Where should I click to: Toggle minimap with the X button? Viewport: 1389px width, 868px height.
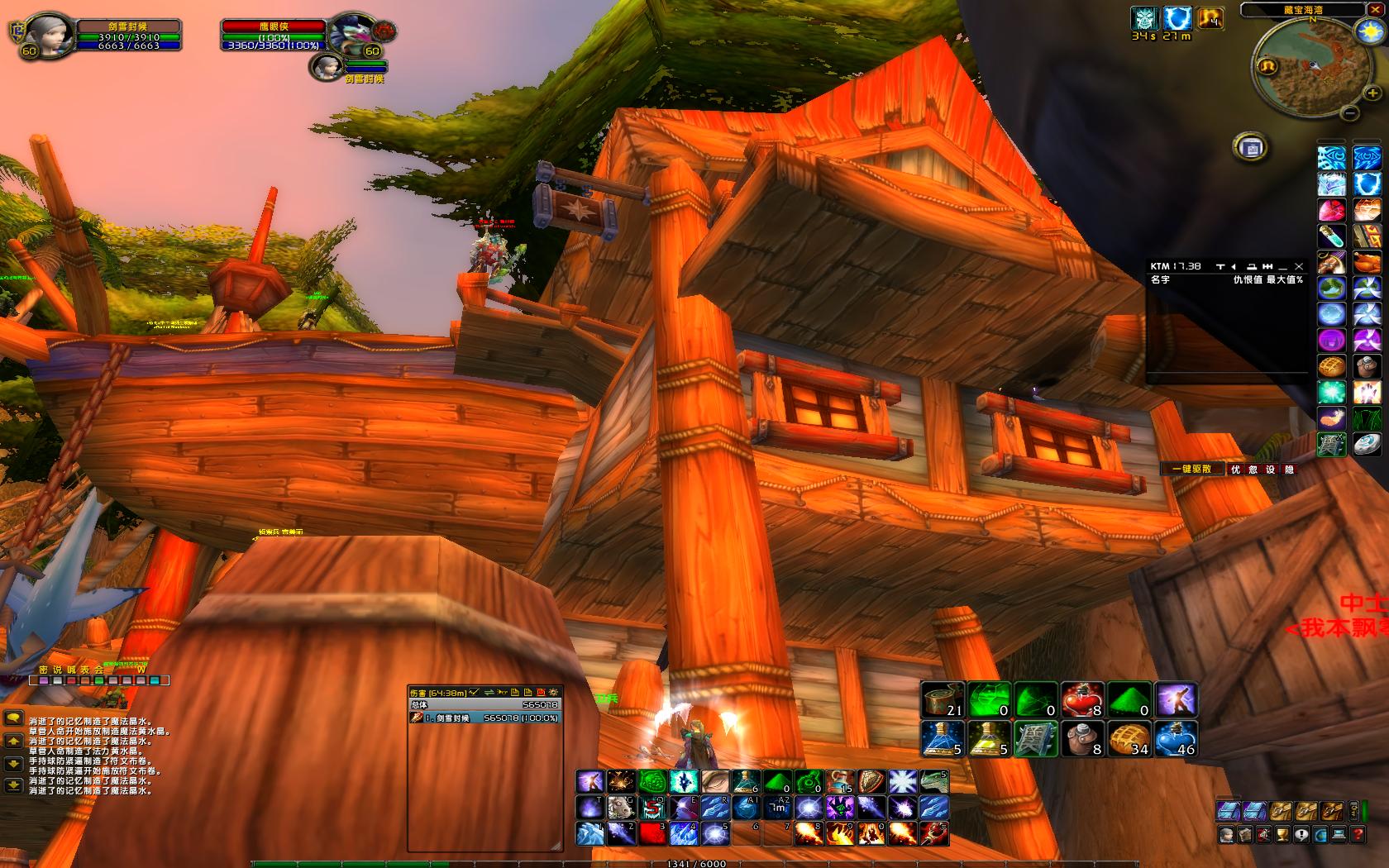pos(1373,9)
